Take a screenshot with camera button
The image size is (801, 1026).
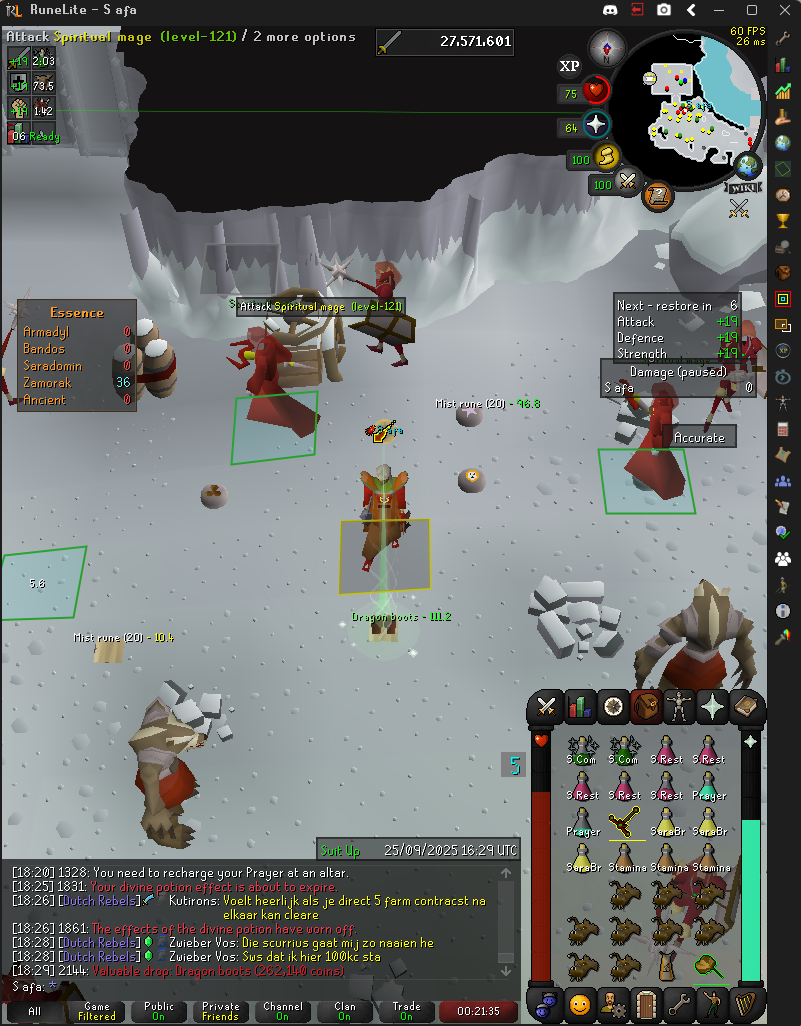[664, 10]
